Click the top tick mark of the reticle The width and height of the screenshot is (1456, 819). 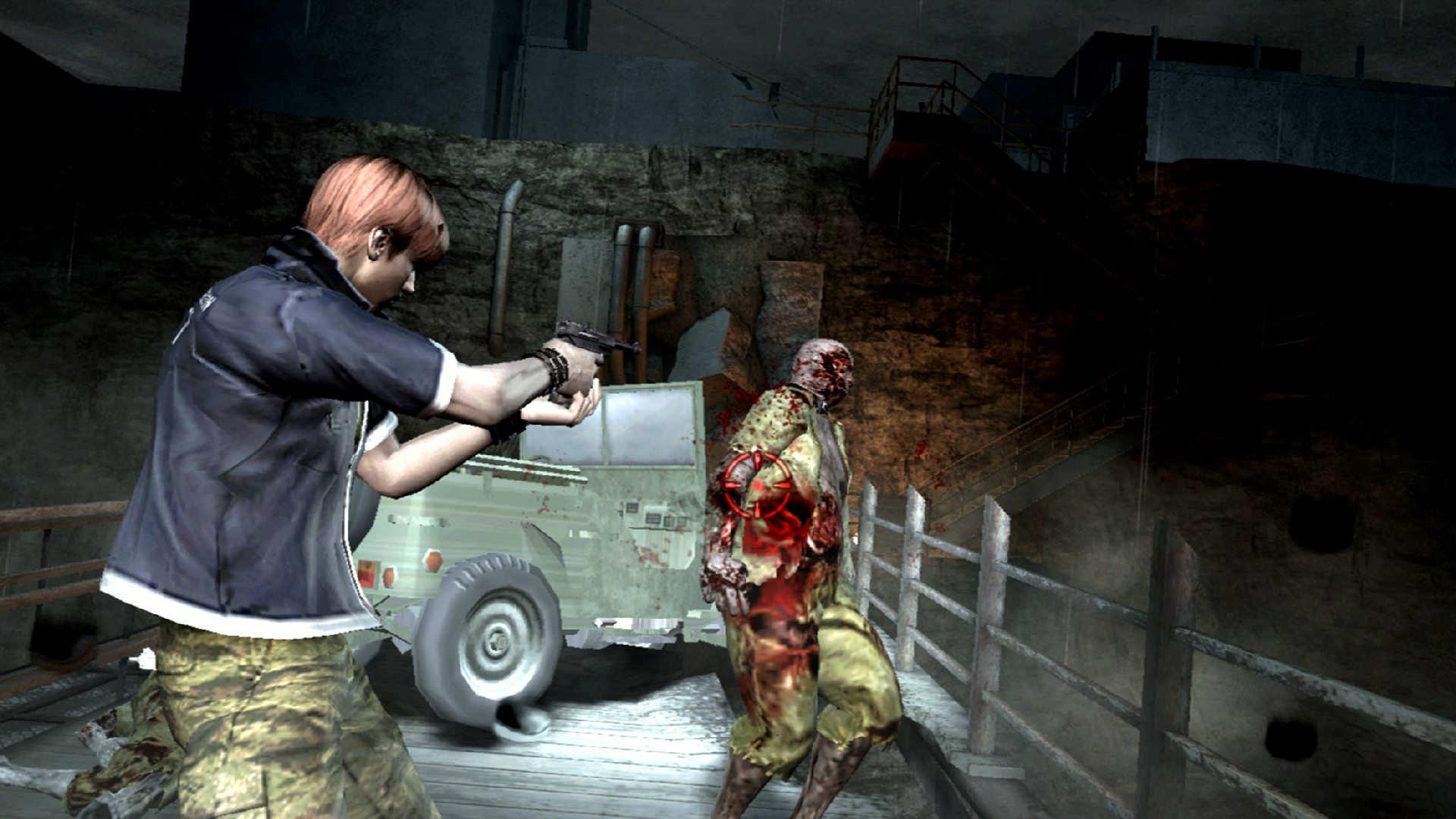pyautogui.click(x=758, y=459)
